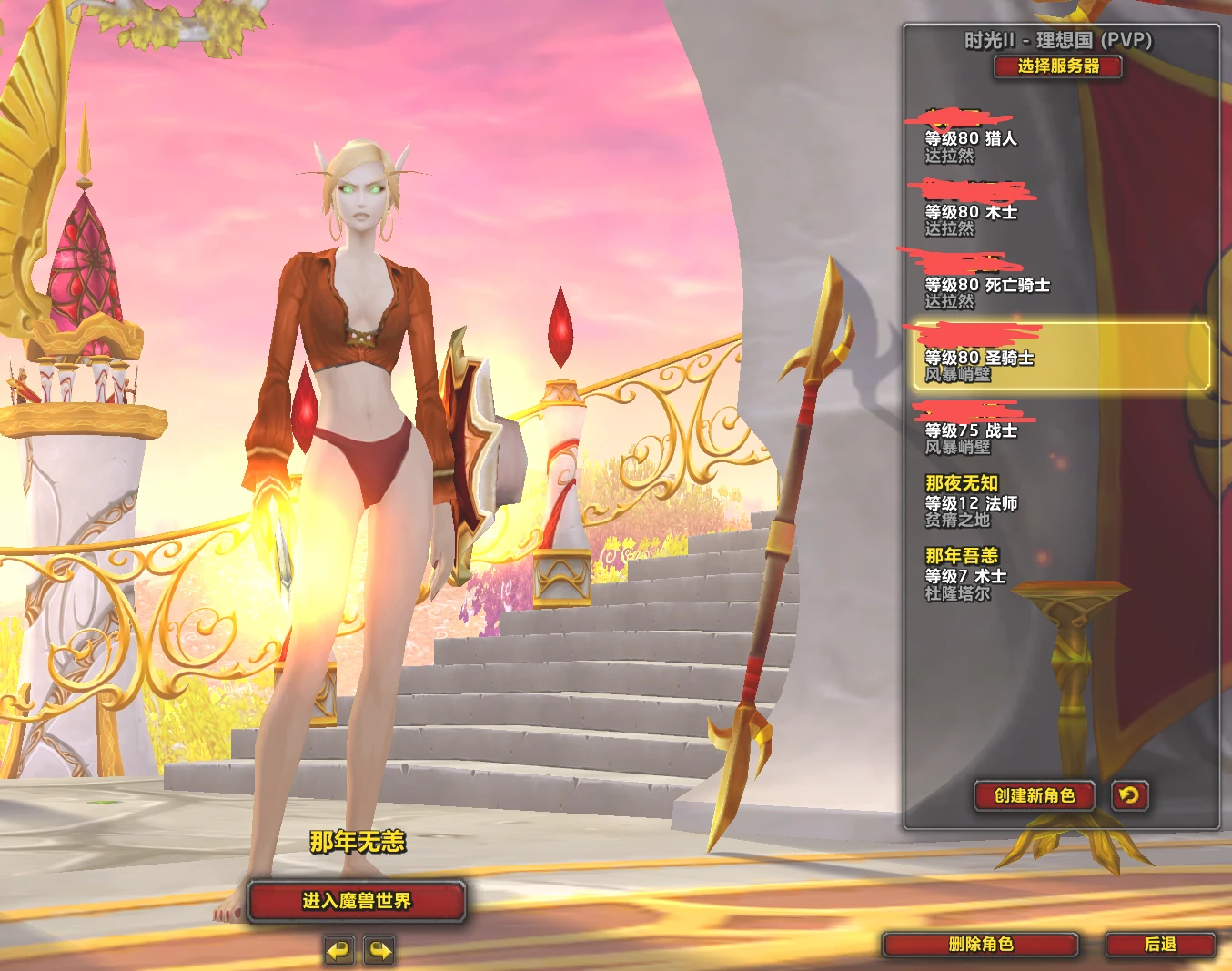Image resolution: width=1232 pixels, height=971 pixels.
Task: Rotate character right with the arrow button
Action: (x=379, y=951)
